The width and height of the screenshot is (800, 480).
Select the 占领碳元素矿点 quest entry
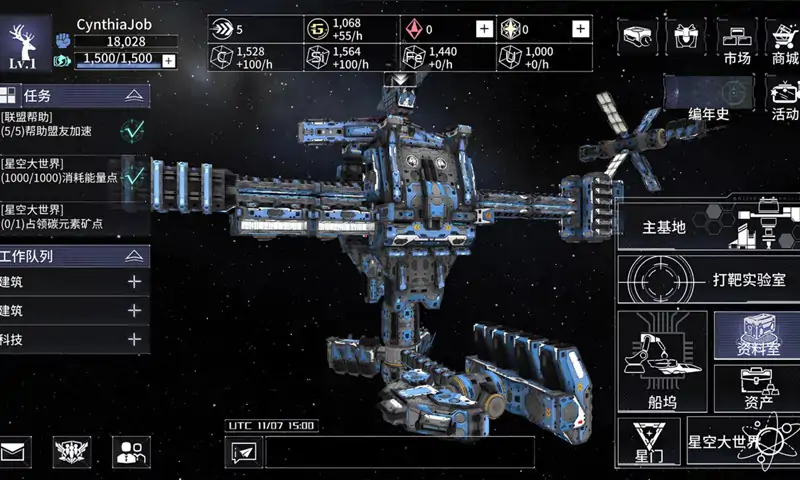[60, 217]
